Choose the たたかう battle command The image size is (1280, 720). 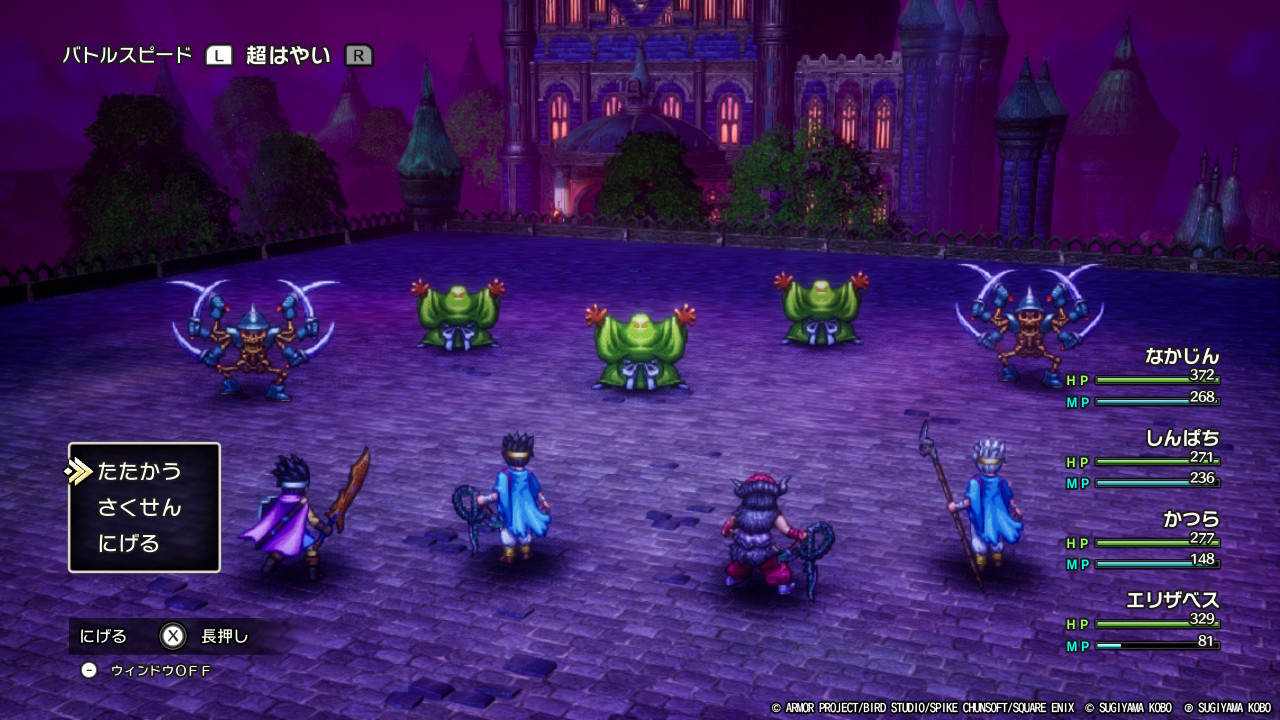click(139, 471)
